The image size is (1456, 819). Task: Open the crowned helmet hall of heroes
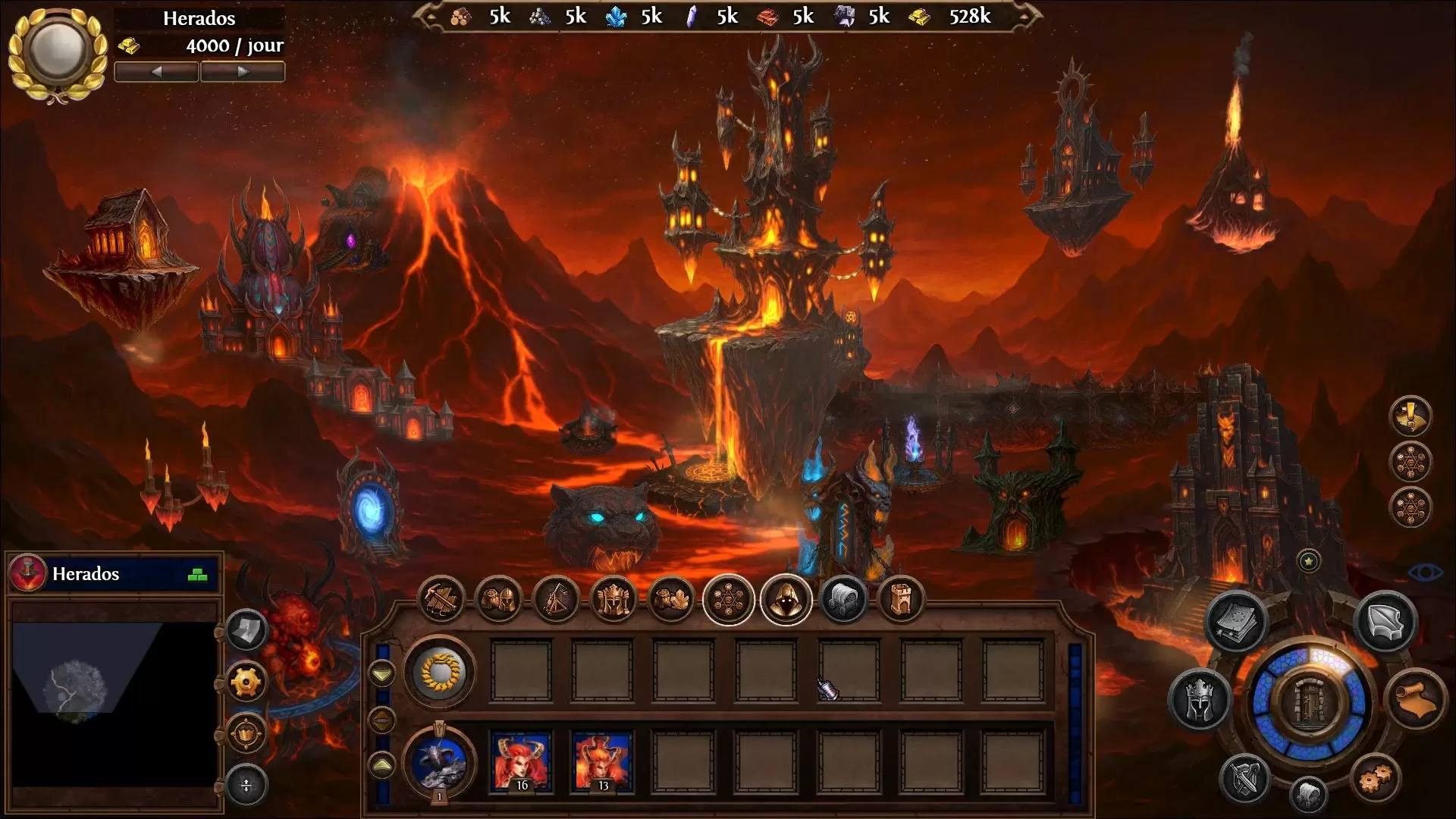click(x=613, y=600)
